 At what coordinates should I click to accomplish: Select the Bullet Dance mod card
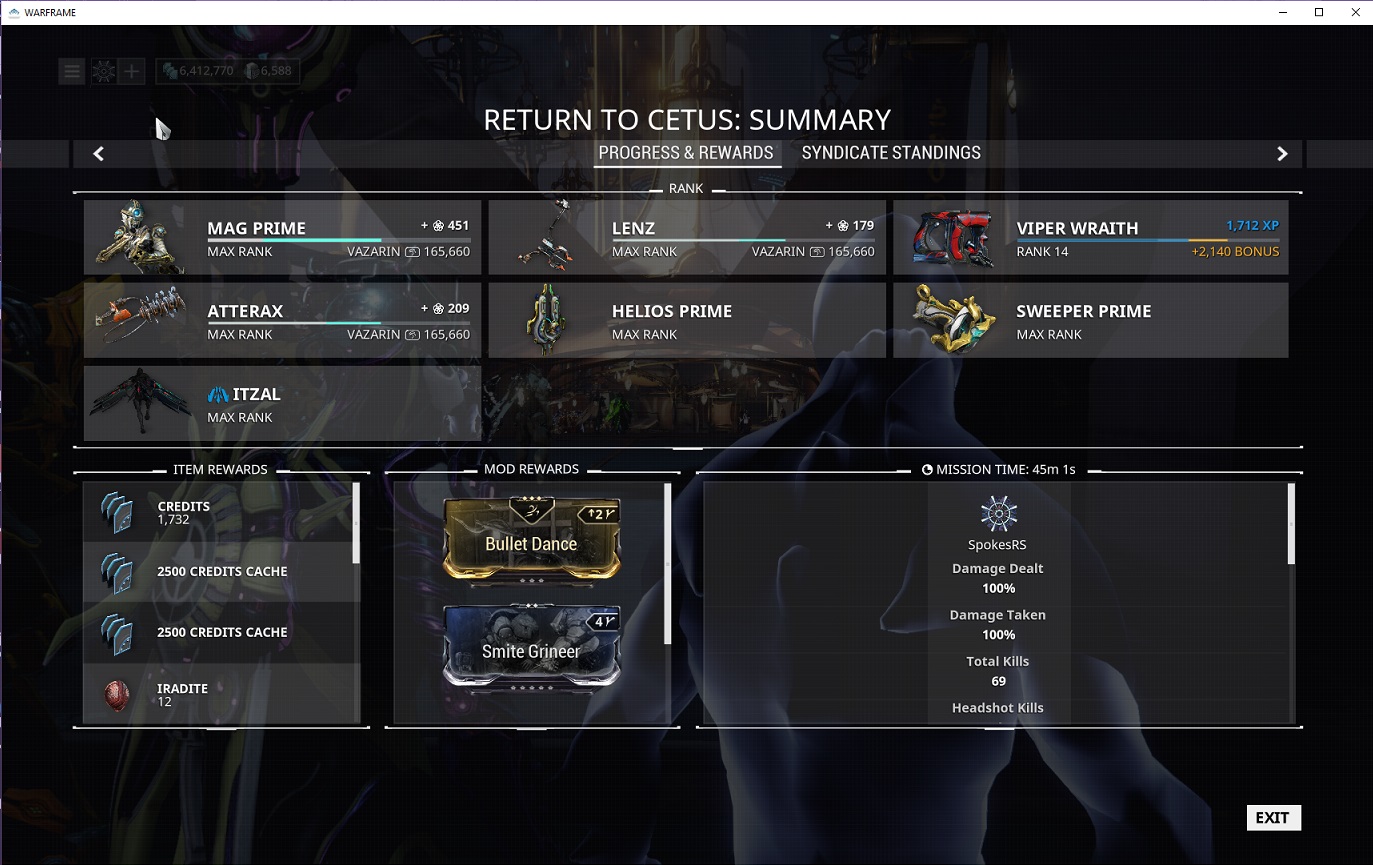pos(531,541)
